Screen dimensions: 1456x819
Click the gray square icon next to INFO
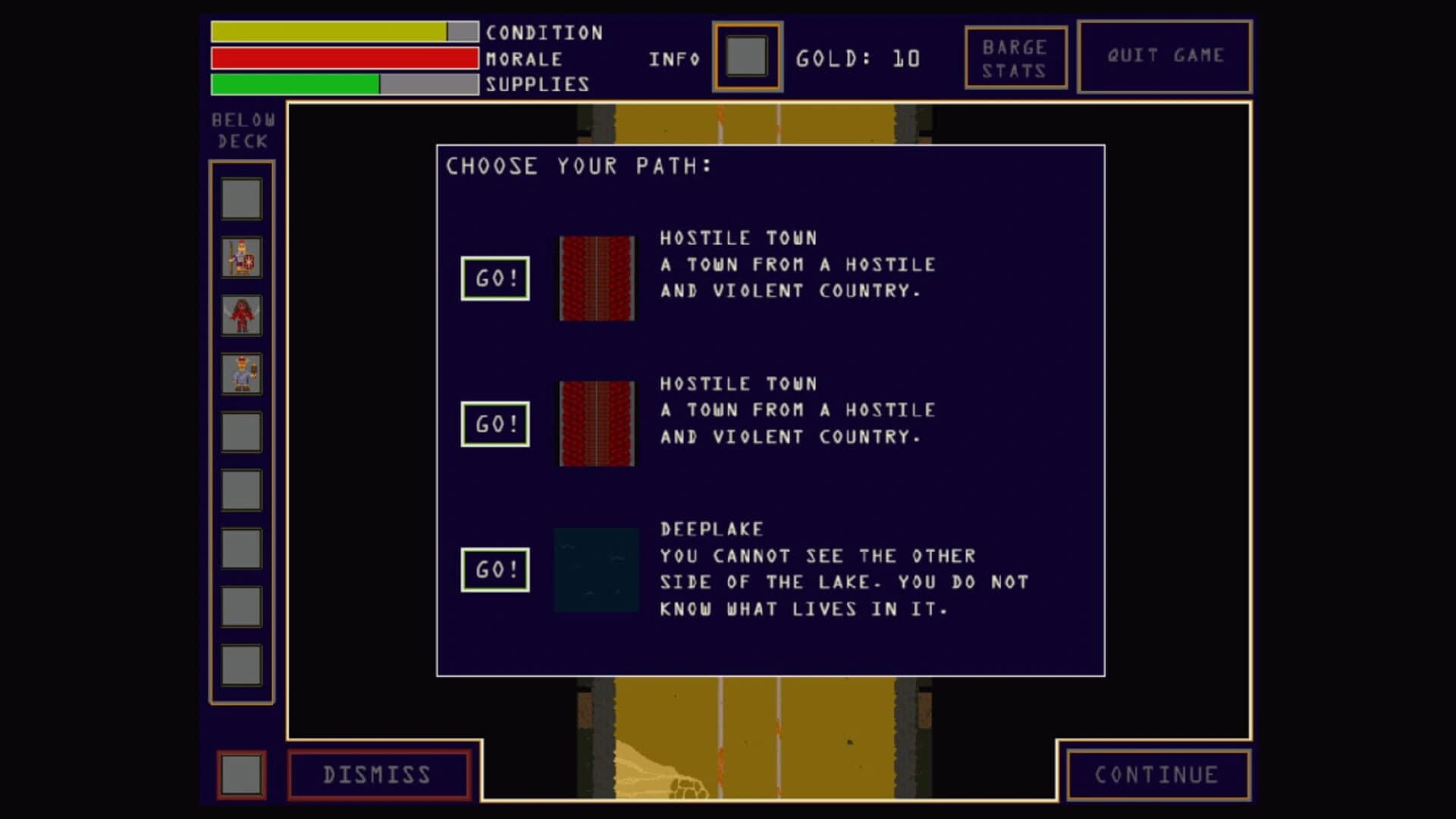[x=746, y=57]
